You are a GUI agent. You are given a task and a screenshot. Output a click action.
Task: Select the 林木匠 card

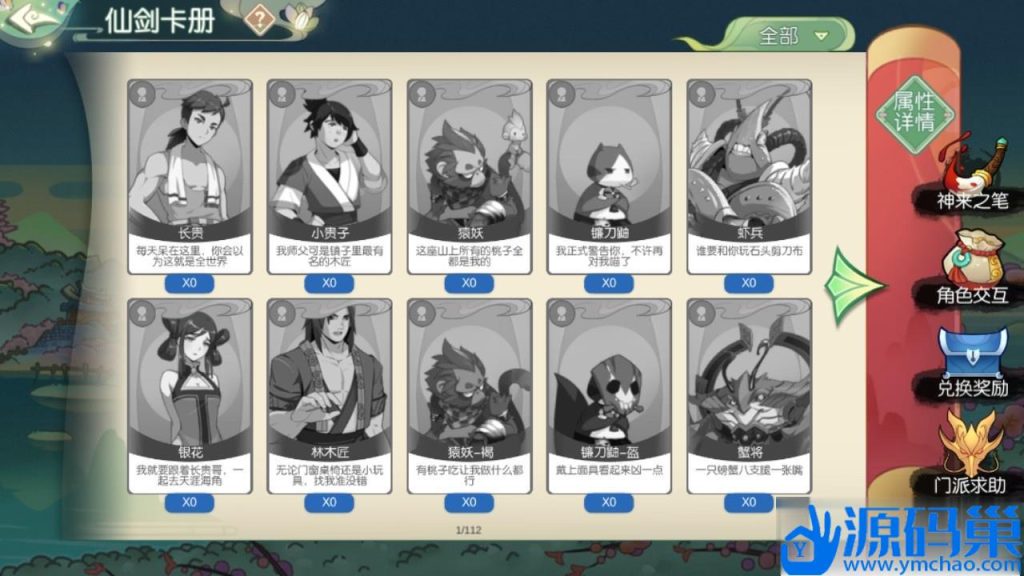click(330, 394)
